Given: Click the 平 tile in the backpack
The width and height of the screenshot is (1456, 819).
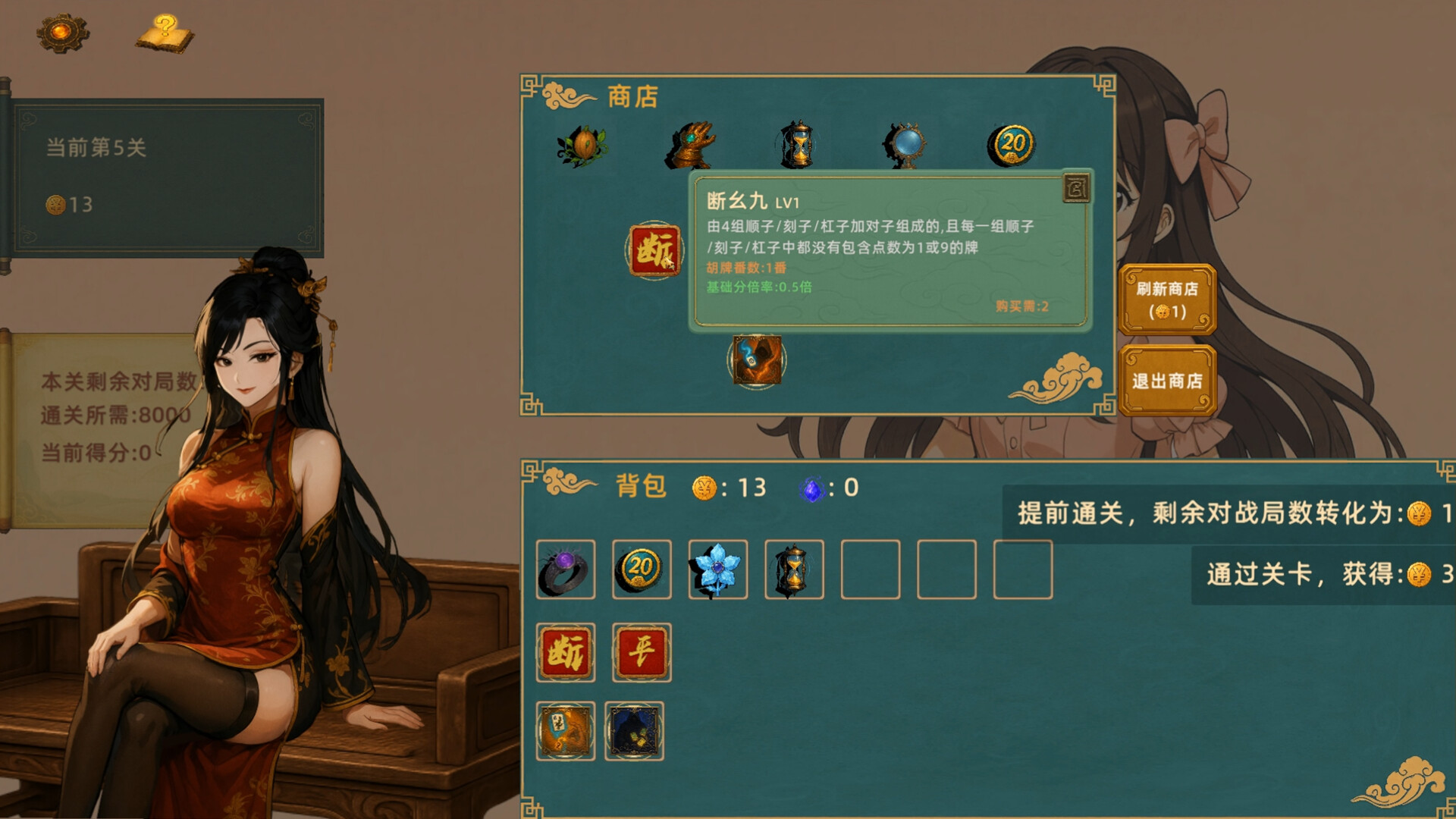Looking at the screenshot, I should pyautogui.click(x=642, y=651).
